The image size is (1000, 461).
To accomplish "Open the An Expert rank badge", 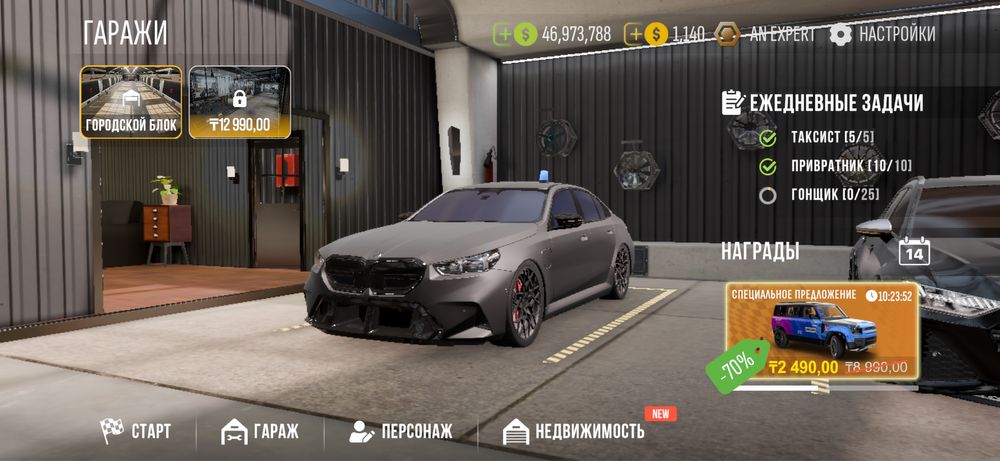I will point(766,34).
